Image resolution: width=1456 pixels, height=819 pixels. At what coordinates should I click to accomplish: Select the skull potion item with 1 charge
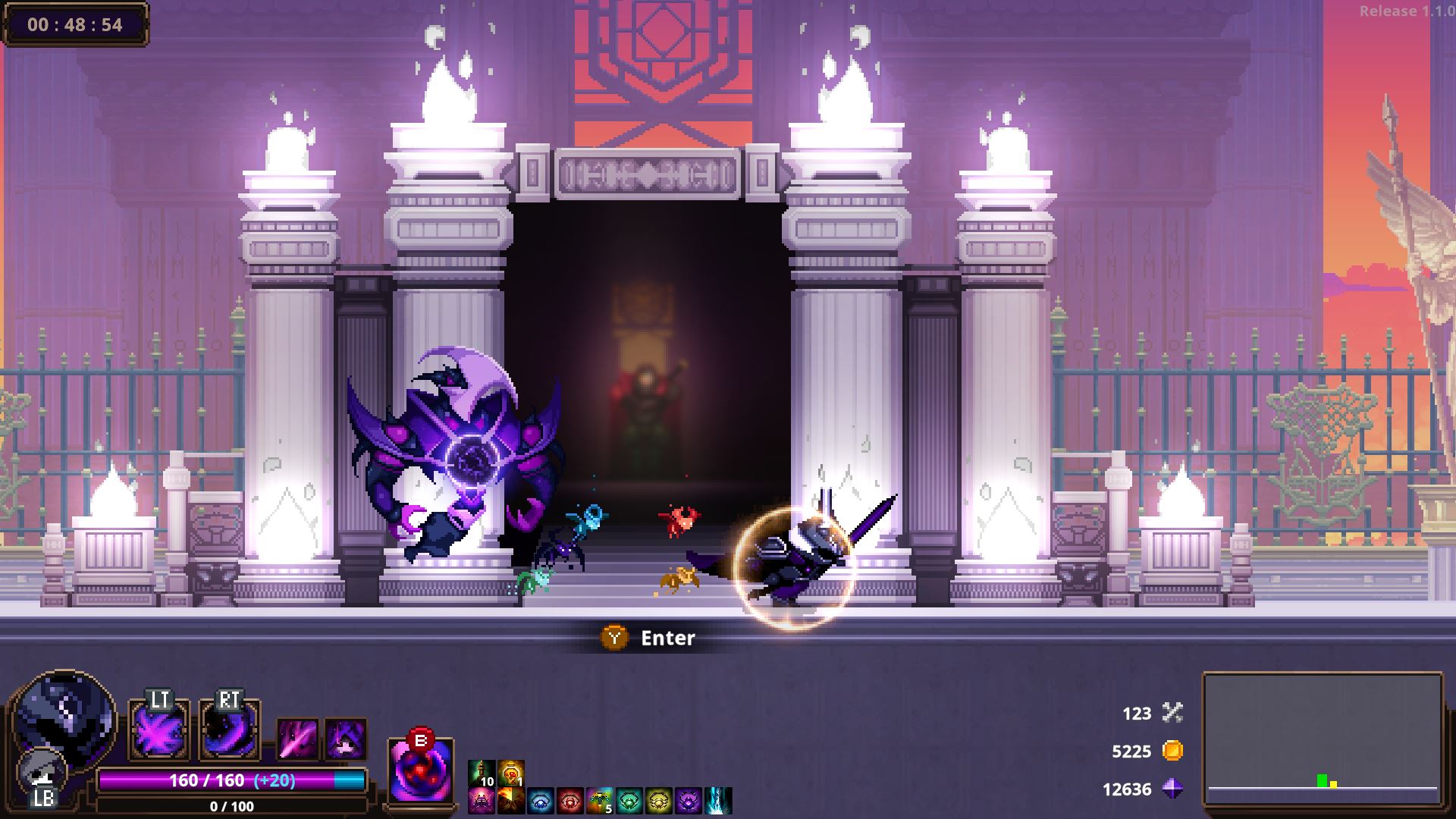(510, 772)
